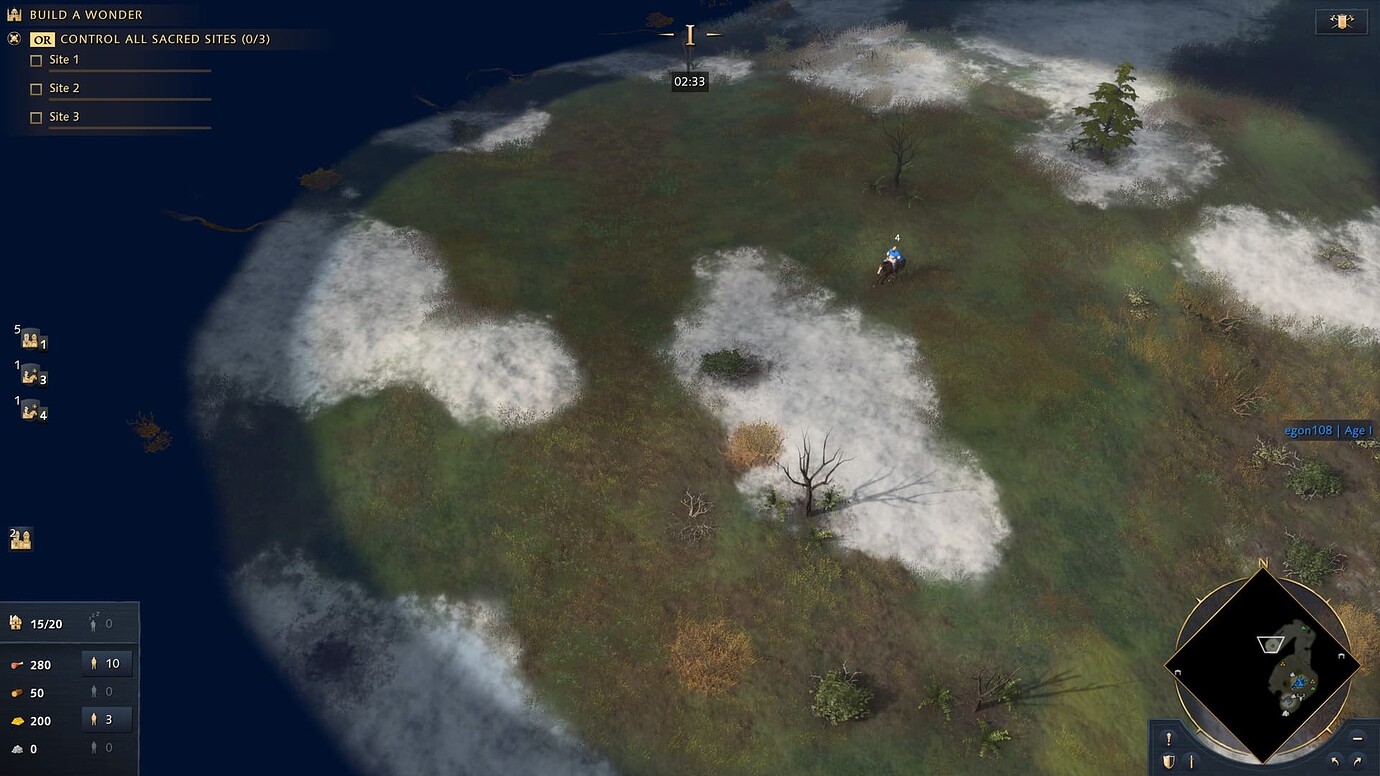This screenshot has height=776, width=1380.
Task: Click the egon108 Age I player banner
Action: (x=1327, y=429)
